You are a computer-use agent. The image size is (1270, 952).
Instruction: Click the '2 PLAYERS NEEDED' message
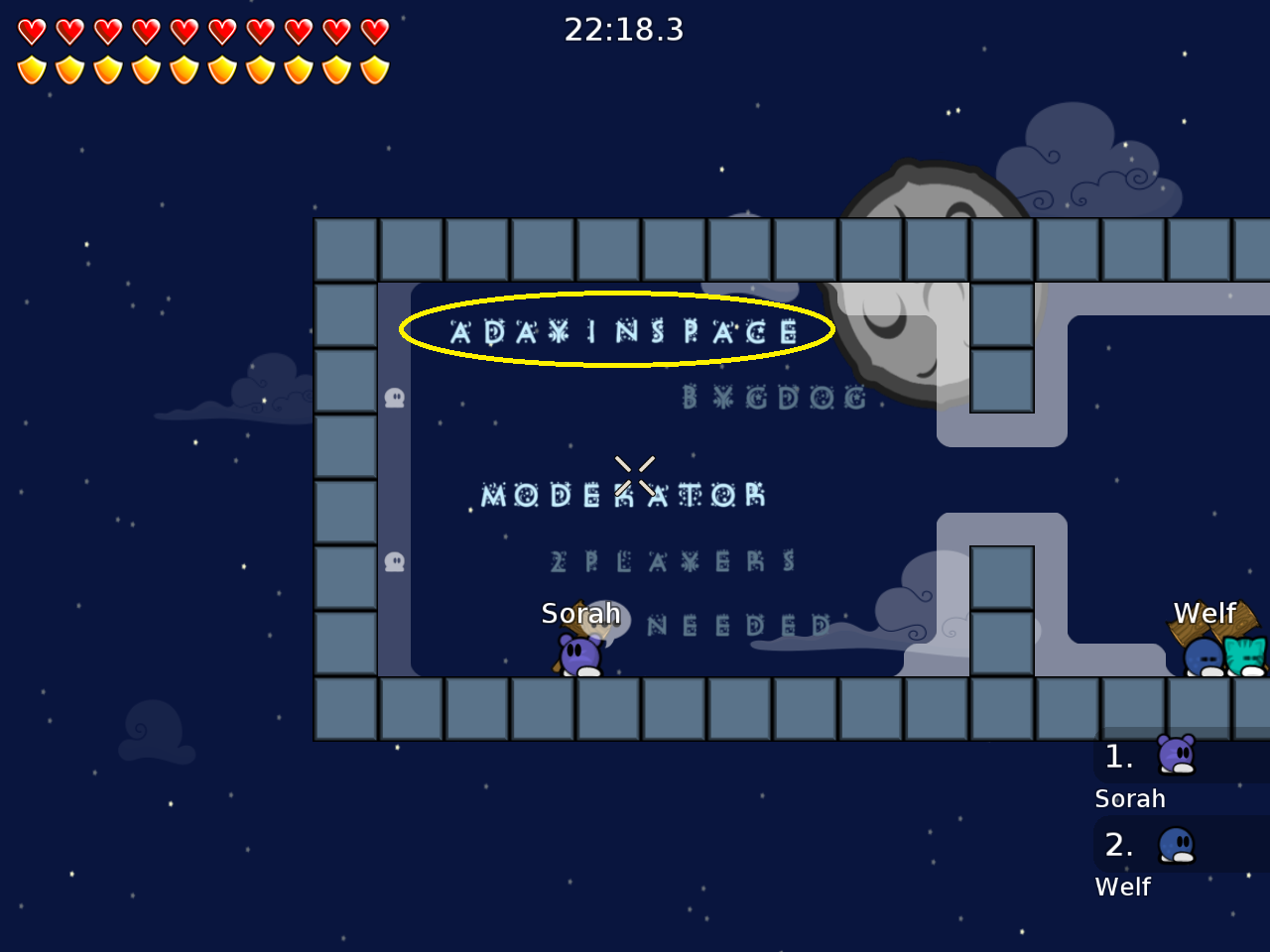(673, 561)
